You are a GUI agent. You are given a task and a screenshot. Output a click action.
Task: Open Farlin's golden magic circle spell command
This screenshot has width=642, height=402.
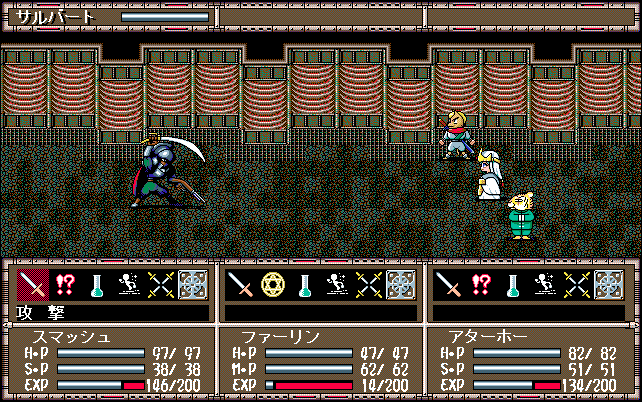tap(272, 286)
